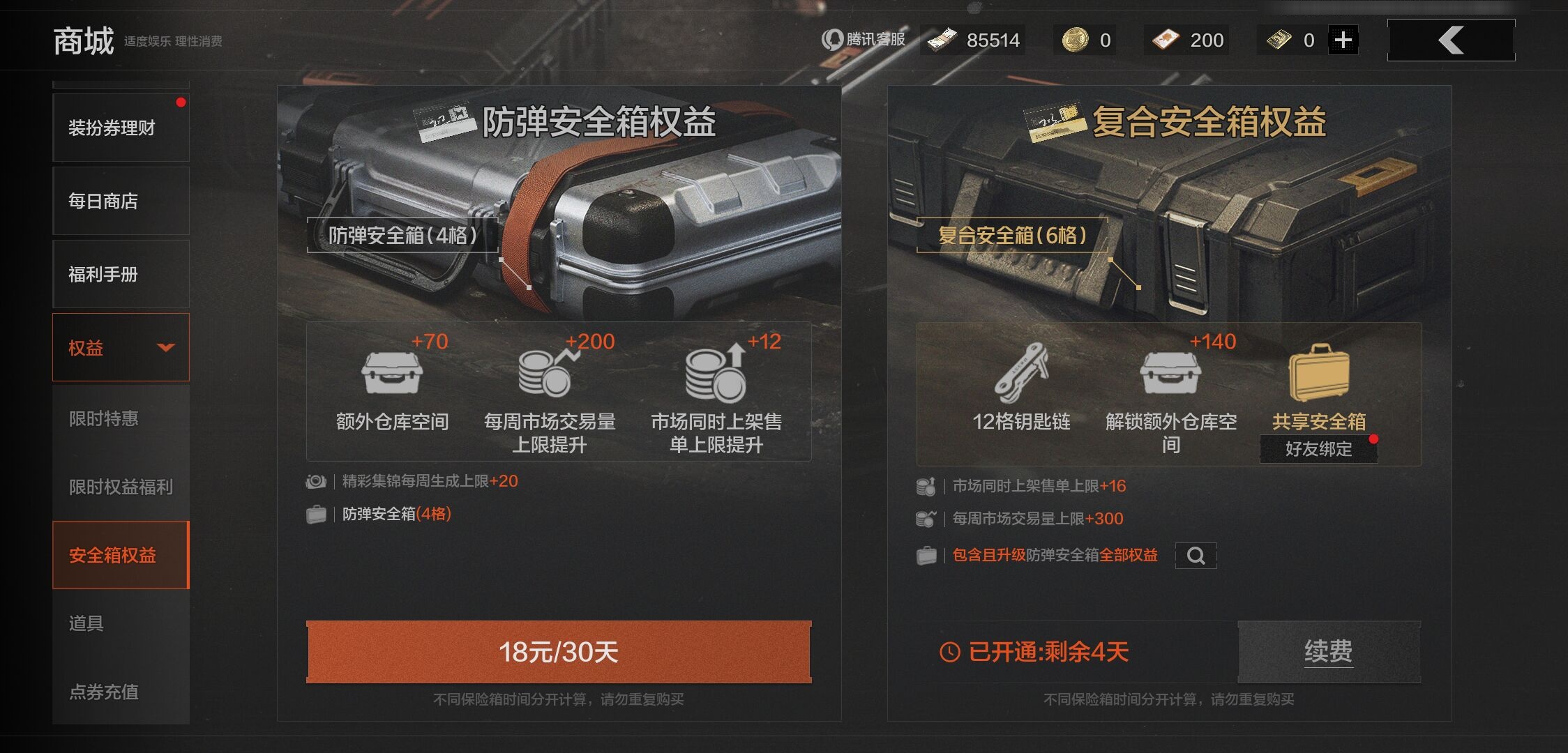Click the magnifier next to 防弹安全箱全部权益

(1196, 556)
